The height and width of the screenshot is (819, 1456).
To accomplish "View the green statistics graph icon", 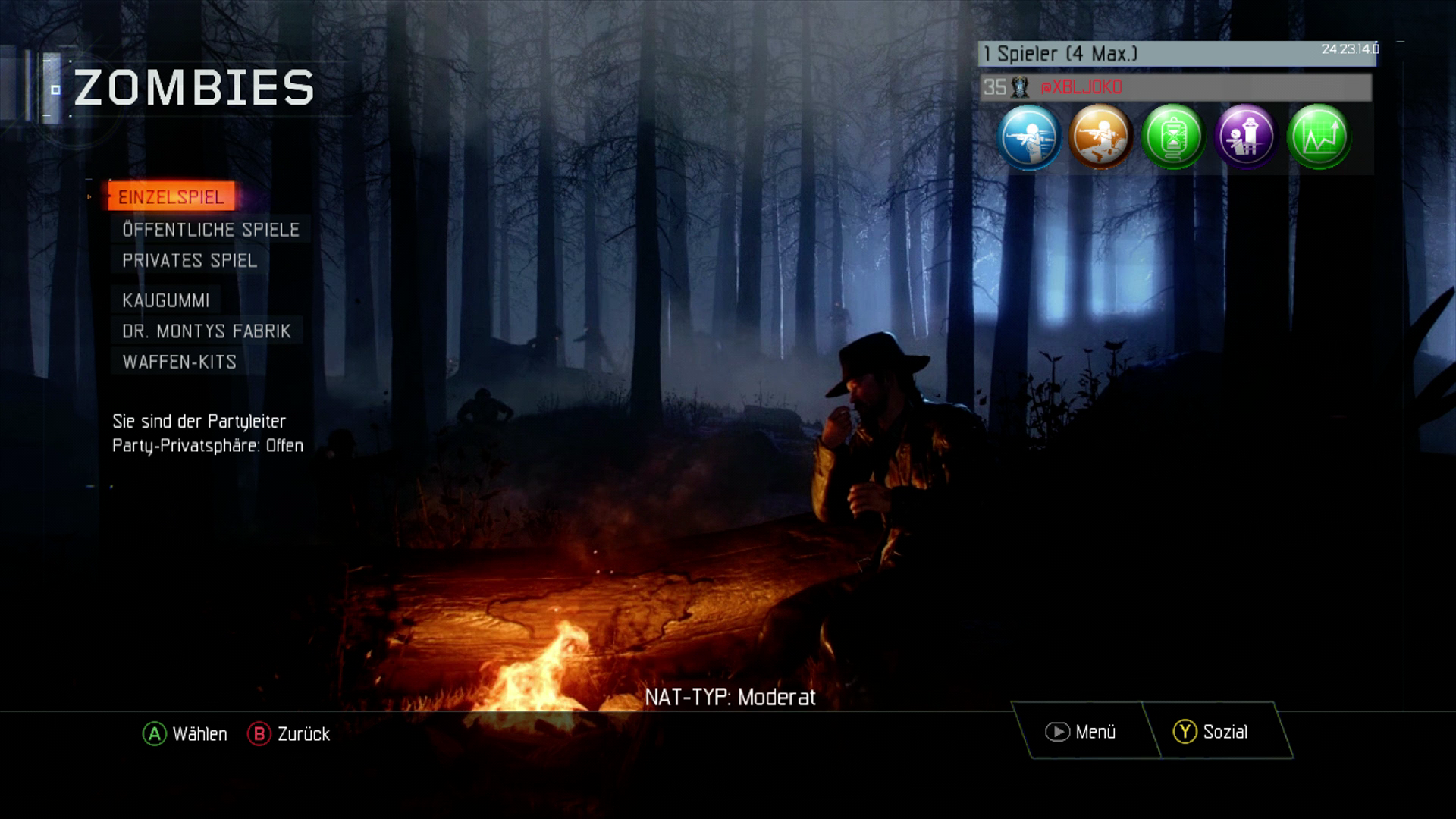I will [x=1317, y=137].
